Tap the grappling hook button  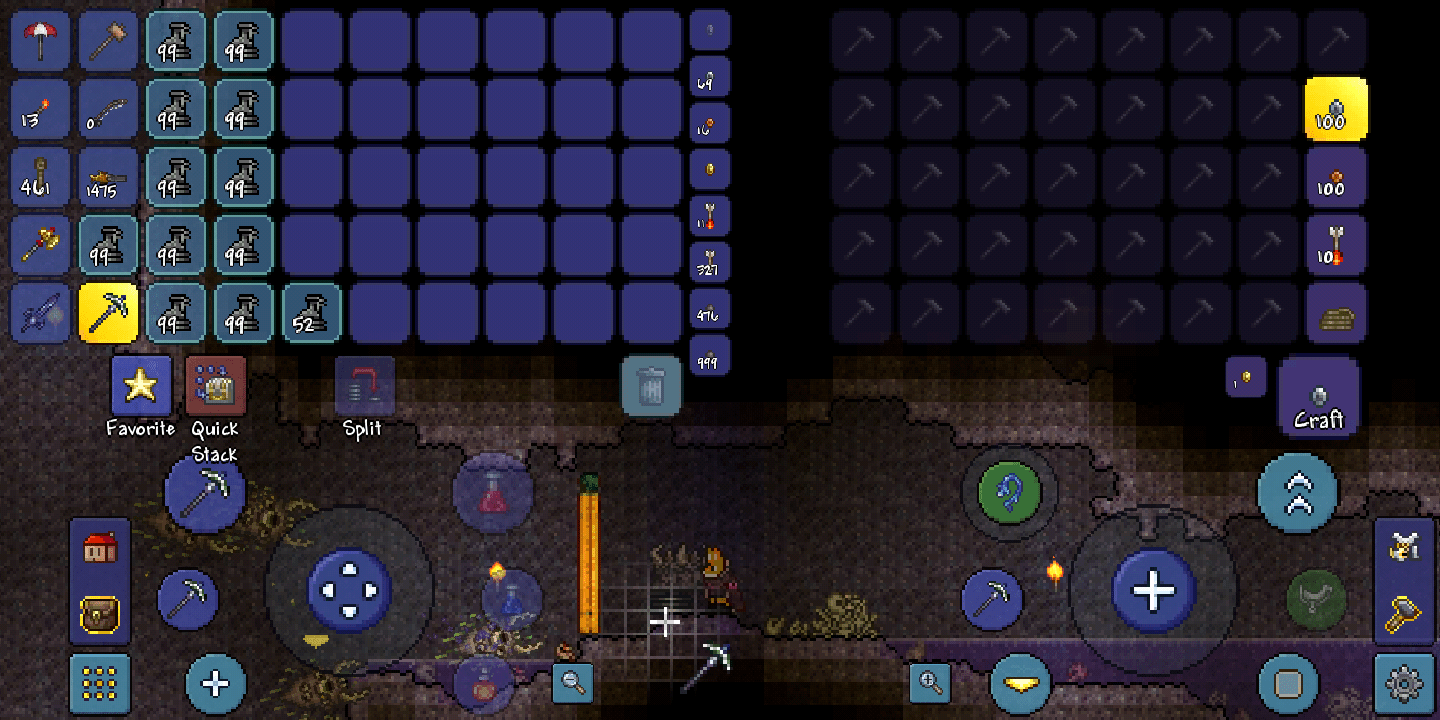[x=1010, y=493]
